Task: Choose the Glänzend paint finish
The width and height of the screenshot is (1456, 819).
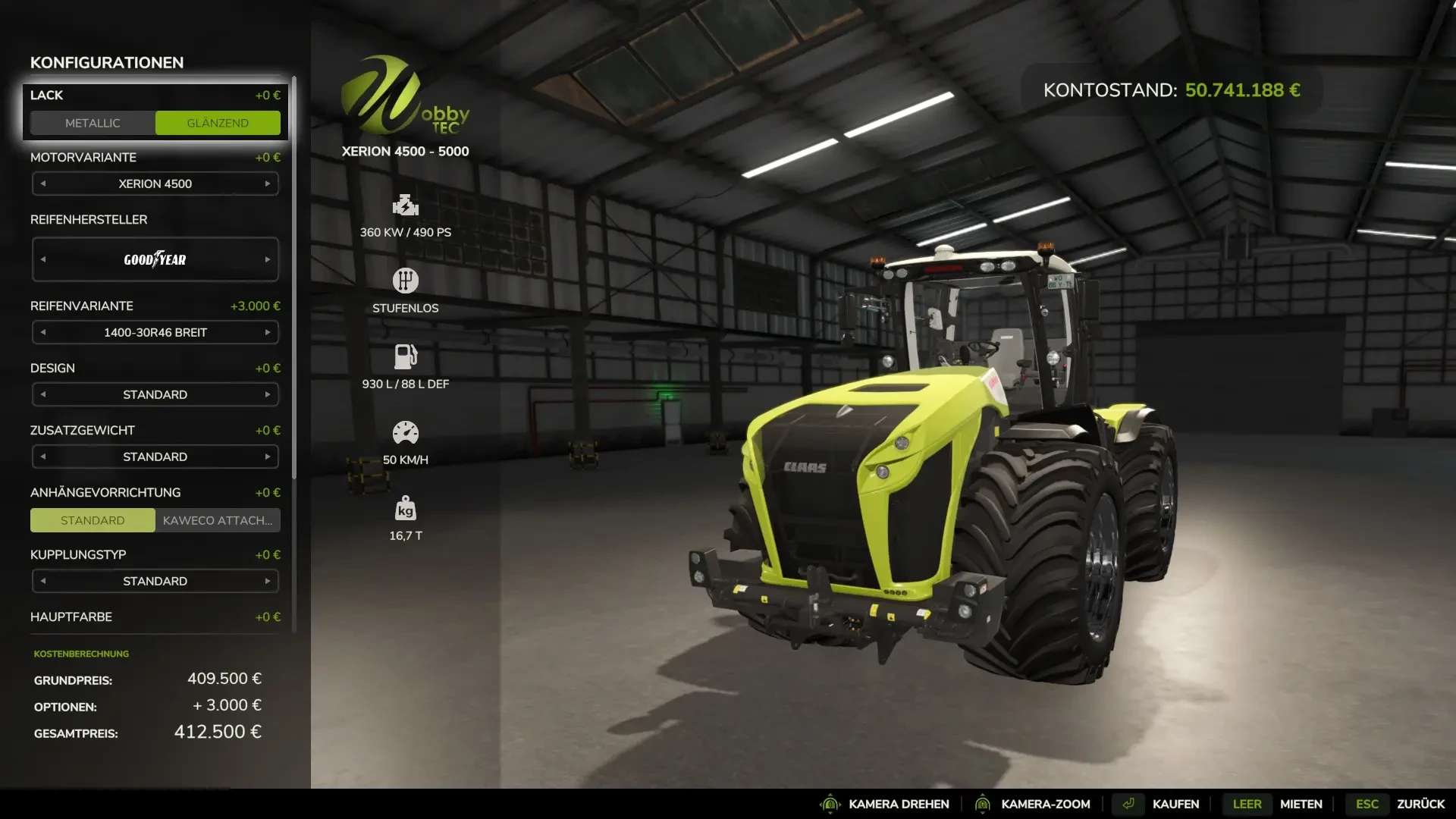Action: click(x=218, y=123)
